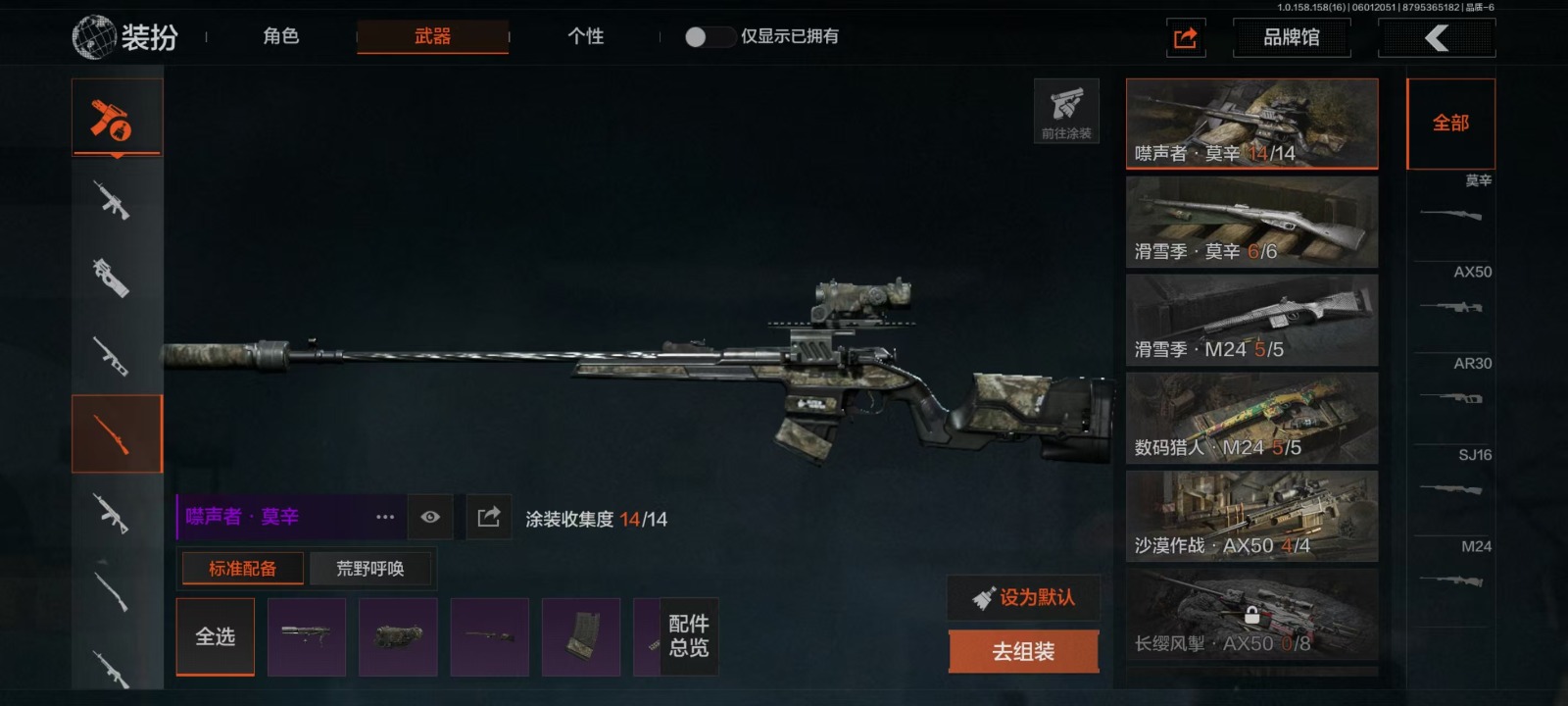Switch to the 角色 tab
The height and width of the screenshot is (706, 1568).
(281, 36)
